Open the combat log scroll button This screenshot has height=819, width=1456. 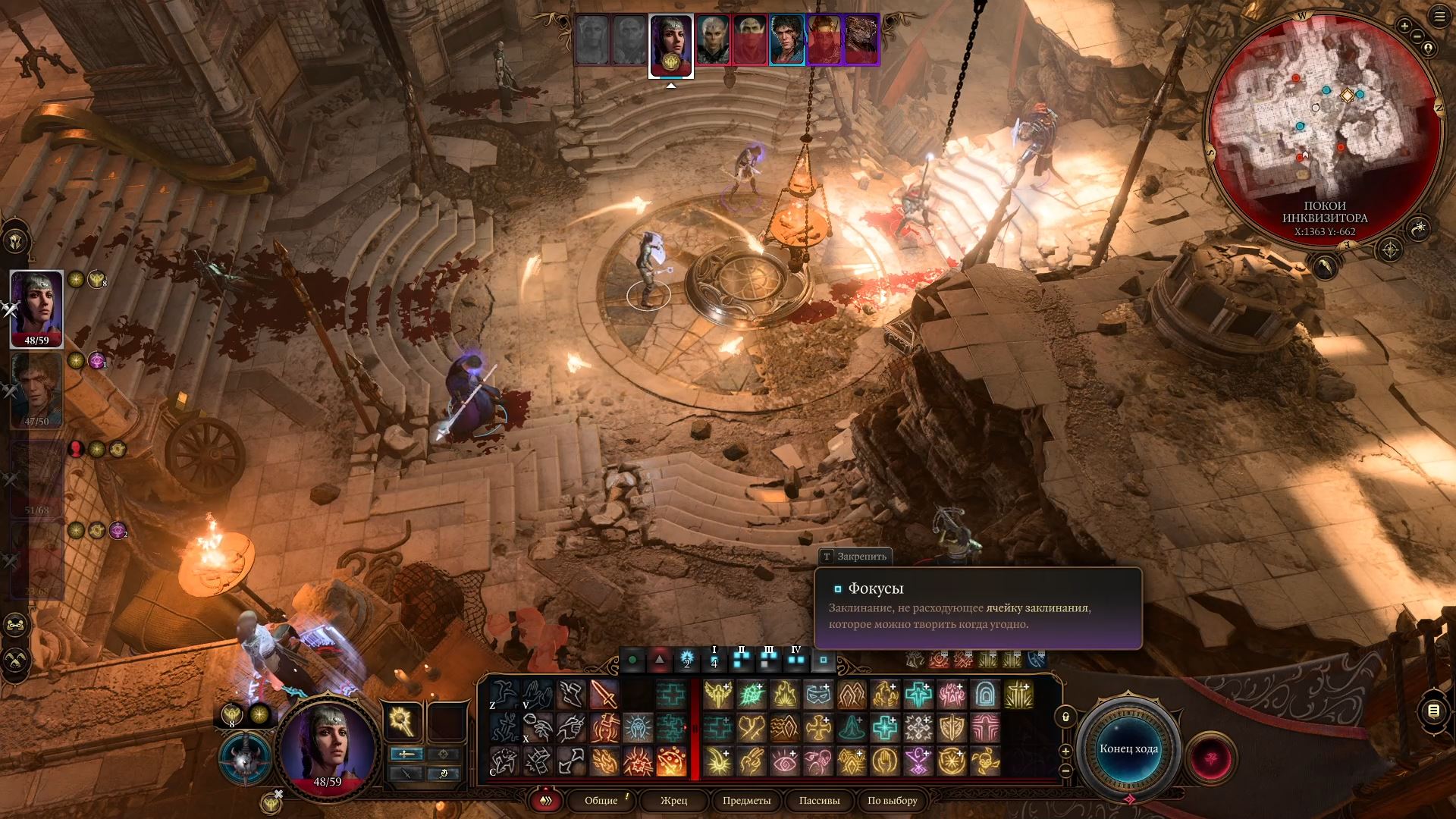1432,711
